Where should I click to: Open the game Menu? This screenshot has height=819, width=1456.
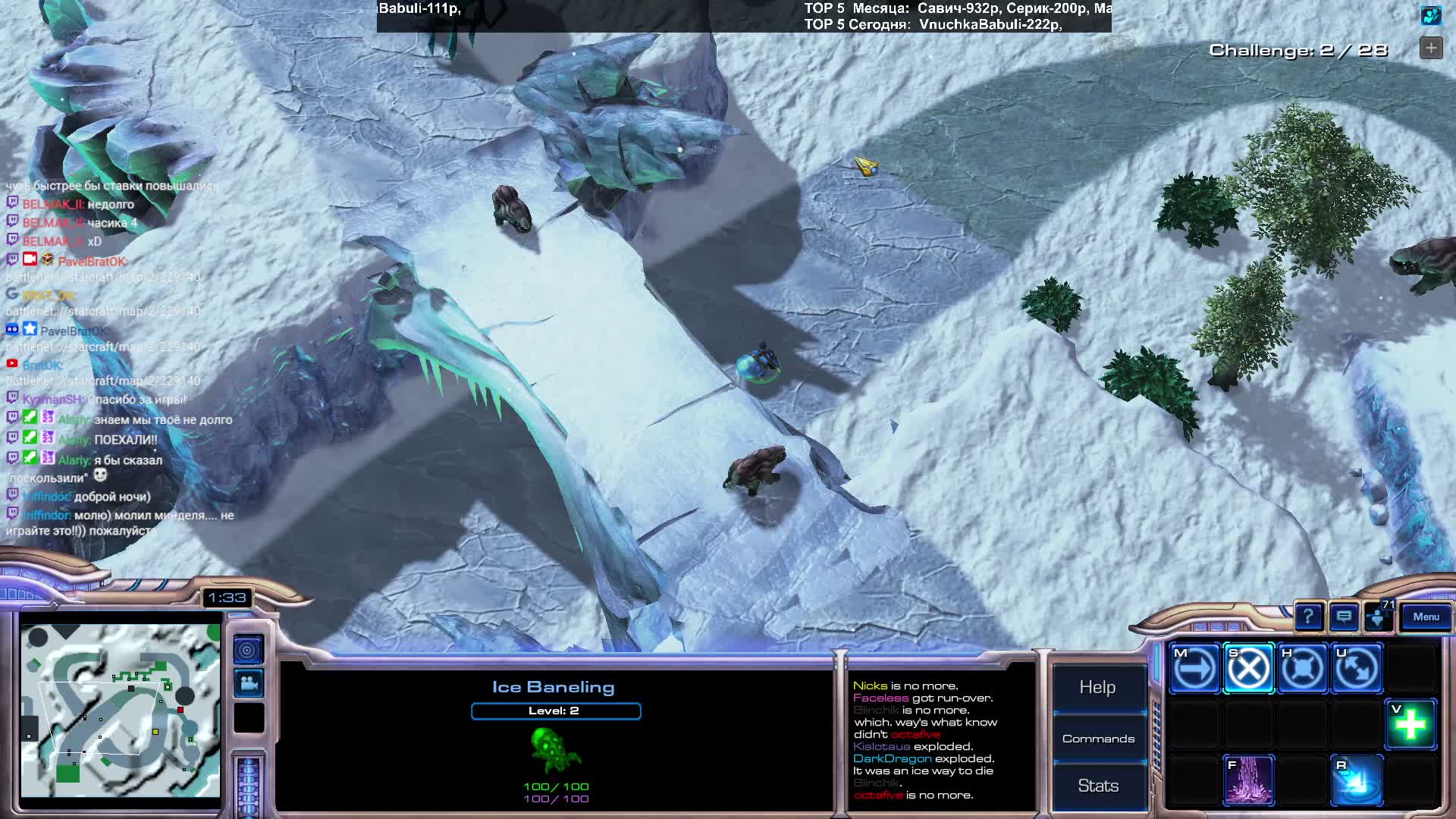pos(1426,617)
